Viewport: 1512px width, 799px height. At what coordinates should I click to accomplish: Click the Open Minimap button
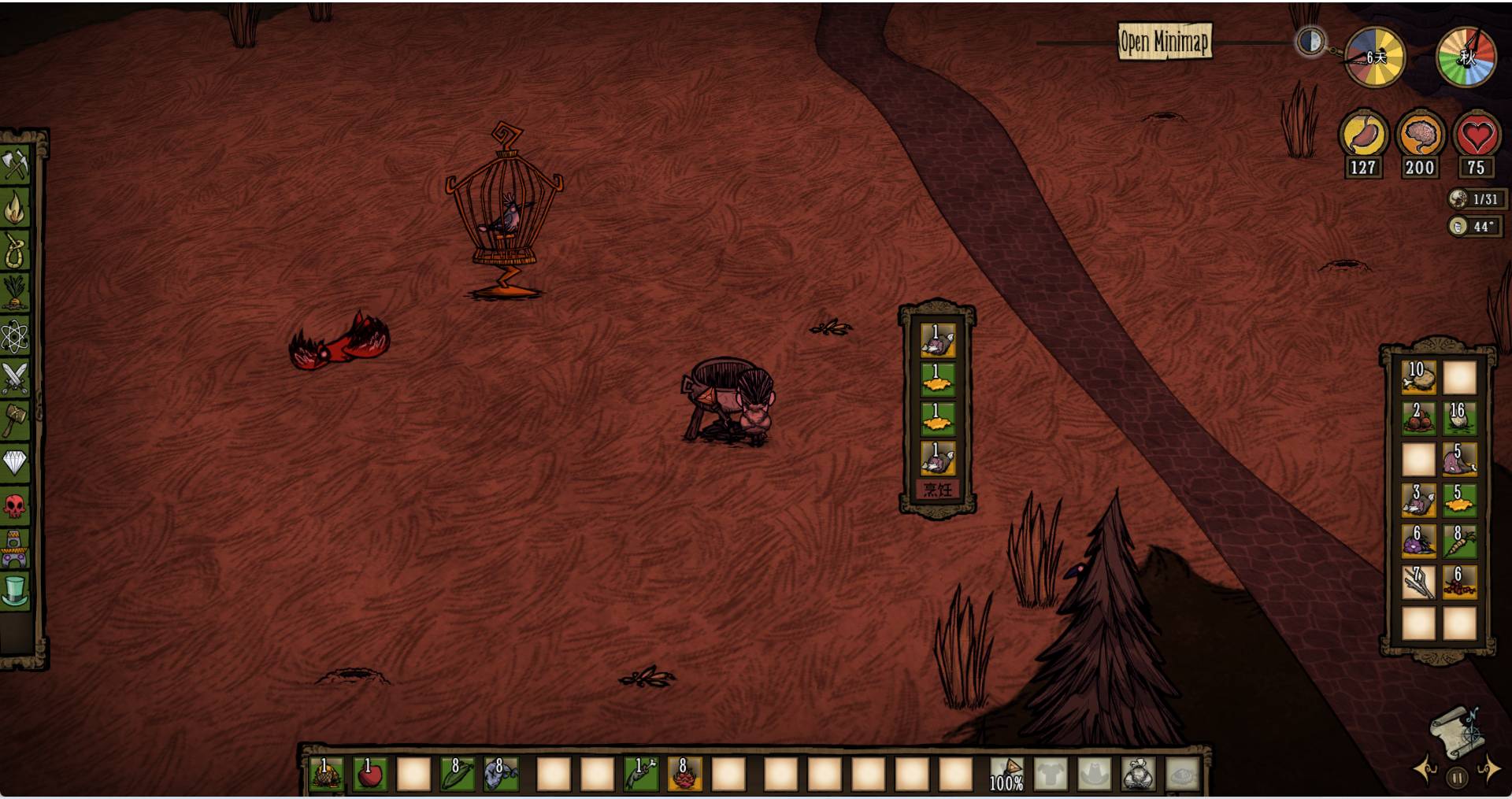coord(1165,41)
